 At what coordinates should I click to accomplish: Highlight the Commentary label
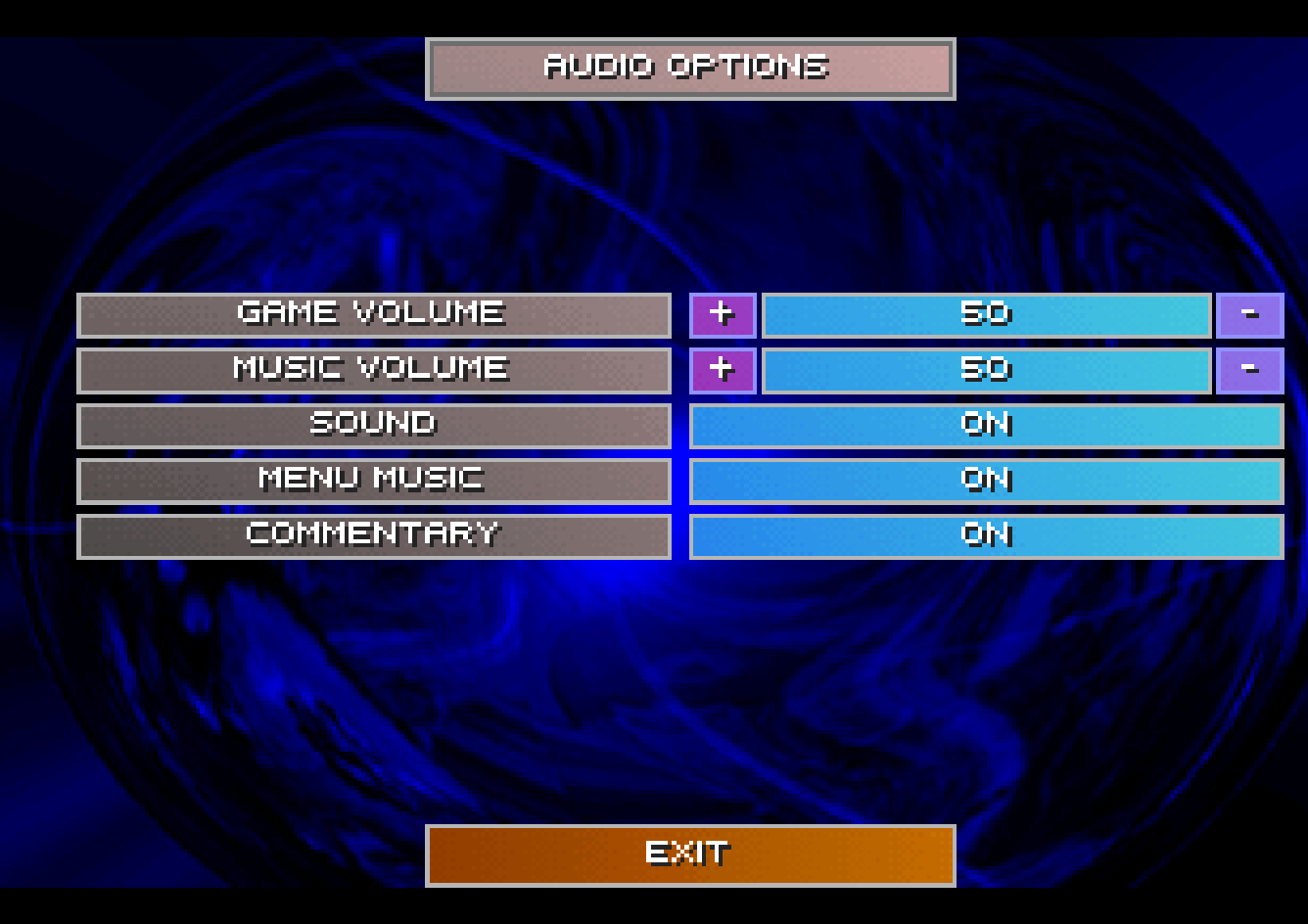click(x=373, y=535)
